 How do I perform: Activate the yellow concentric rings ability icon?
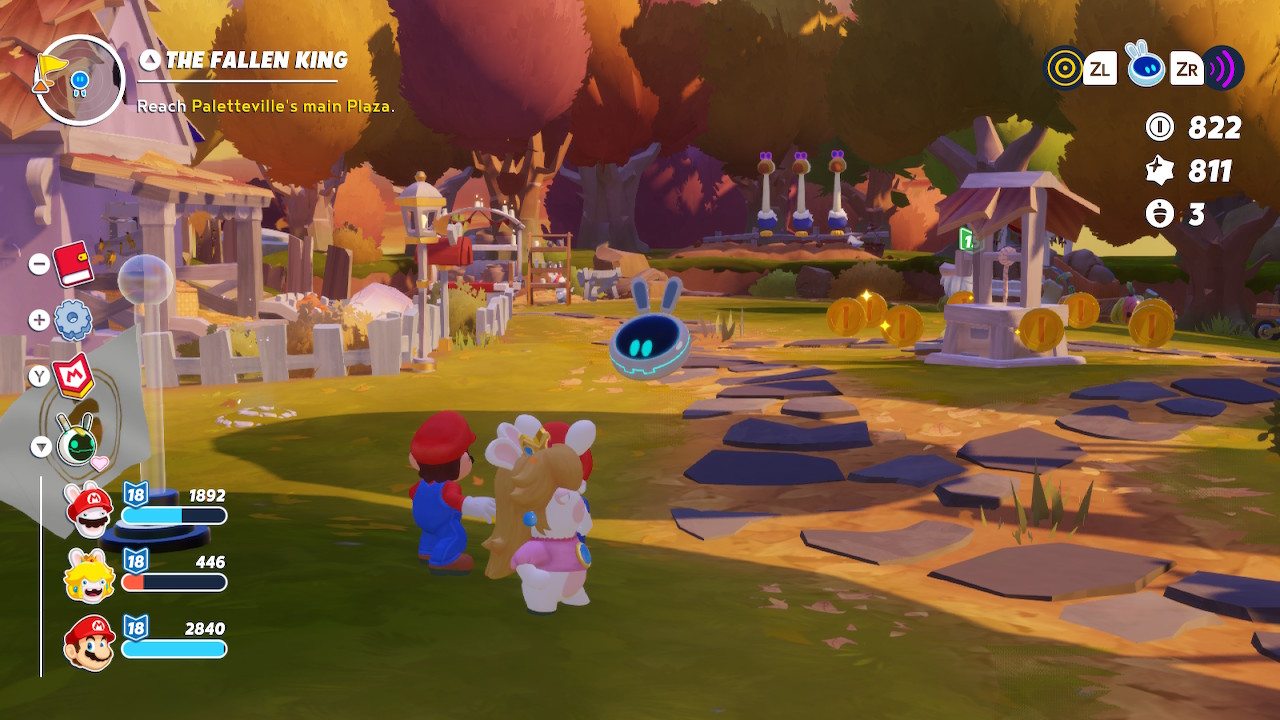(1064, 68)
